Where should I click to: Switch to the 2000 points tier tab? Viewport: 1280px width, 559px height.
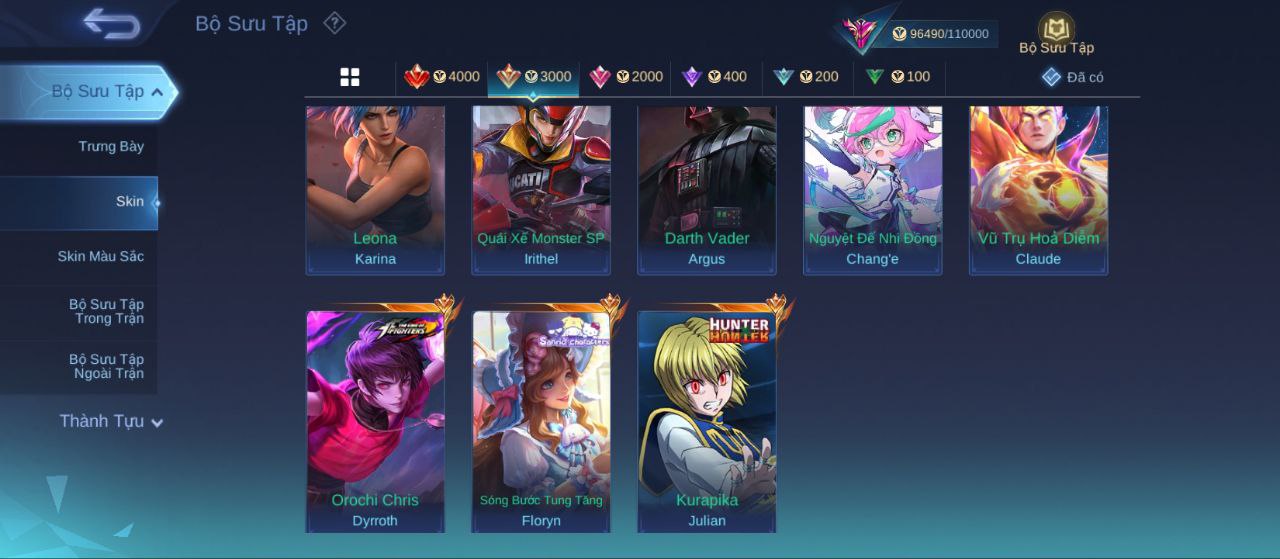[627, 77]
